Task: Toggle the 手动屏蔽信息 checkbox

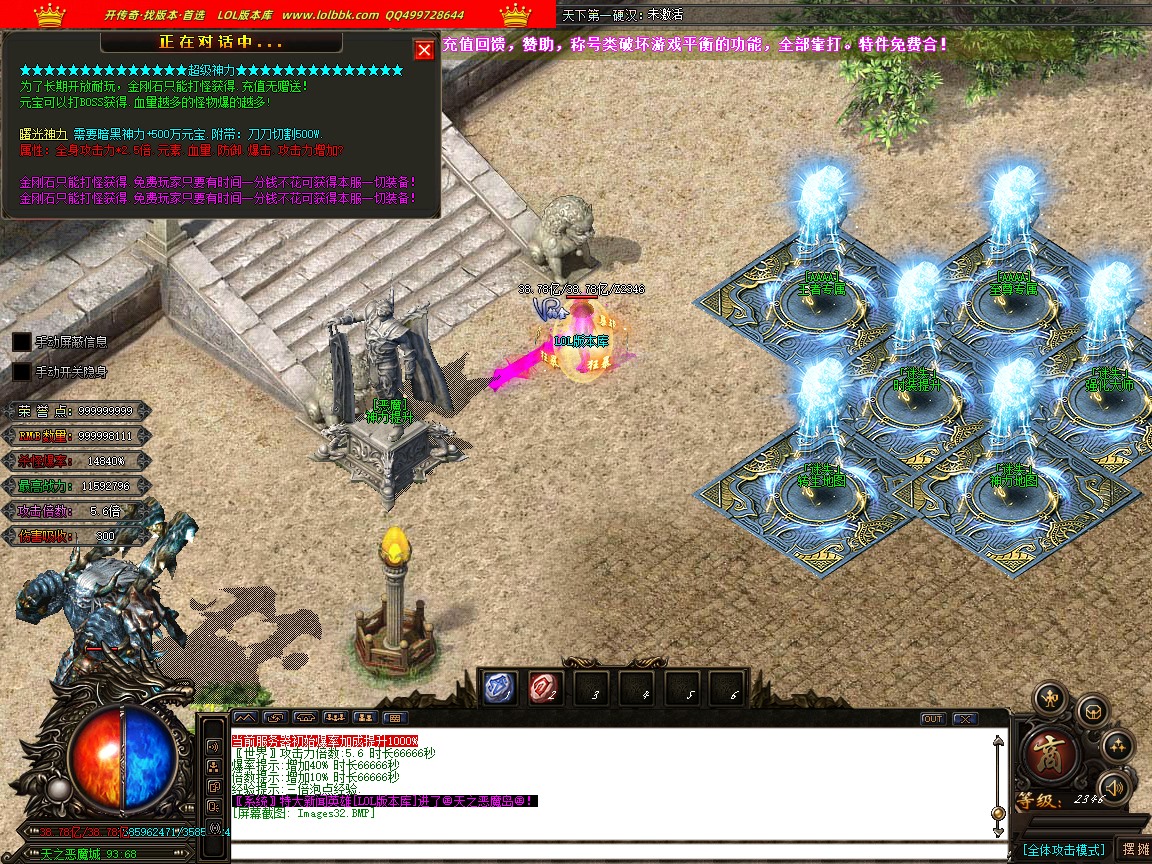Action: [21, 342]
